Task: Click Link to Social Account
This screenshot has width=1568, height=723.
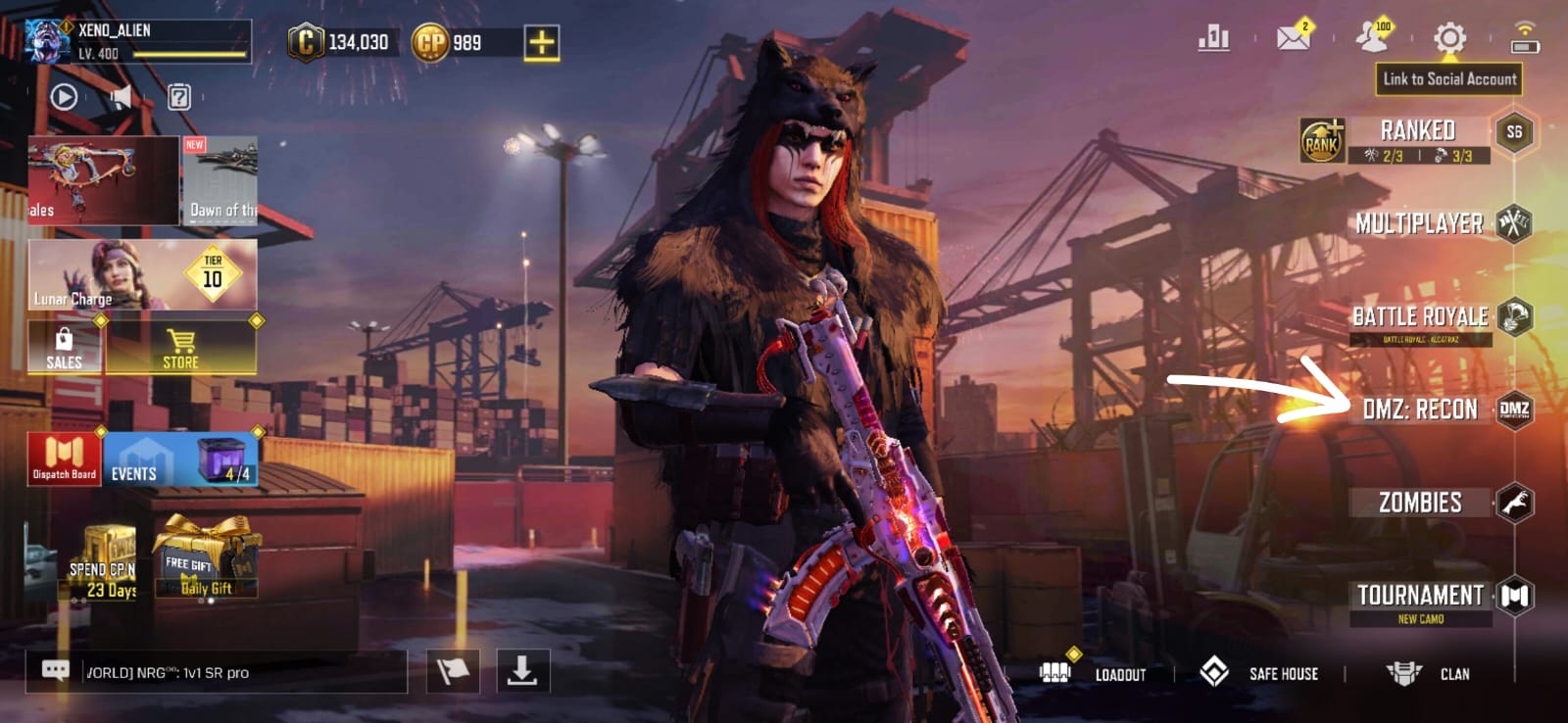Action: pyautogui.click(x=1448, y=79)
